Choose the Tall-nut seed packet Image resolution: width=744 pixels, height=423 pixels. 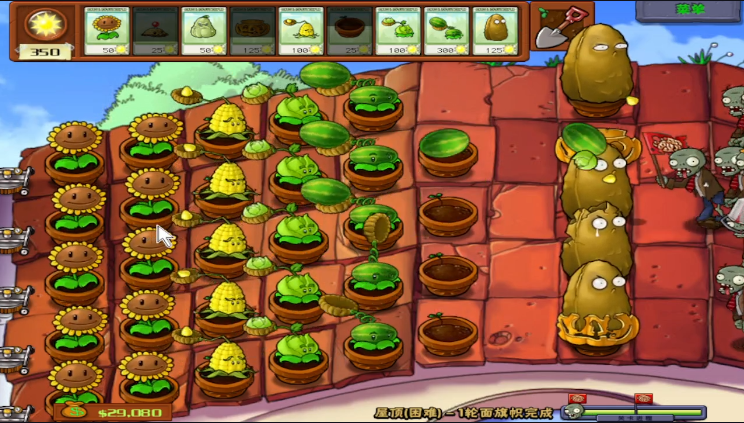coord(496,31)
